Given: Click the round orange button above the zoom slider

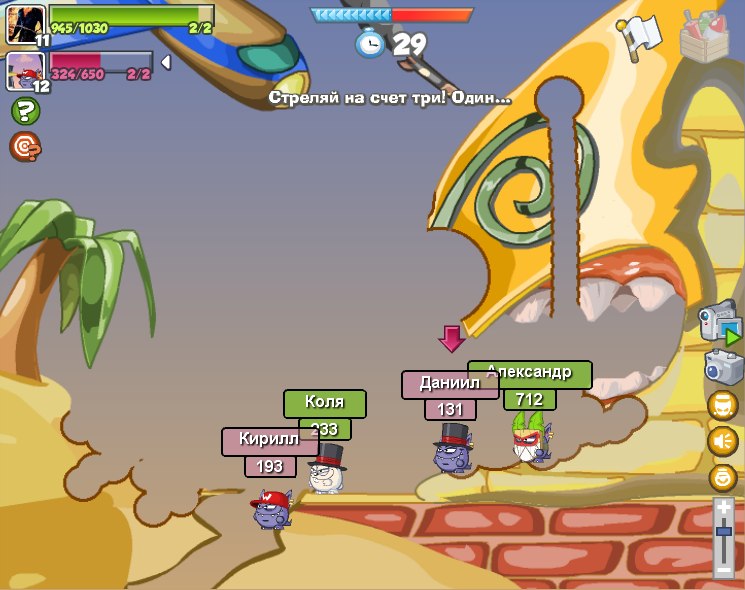Looking at the screenshot, I should 722,476.
